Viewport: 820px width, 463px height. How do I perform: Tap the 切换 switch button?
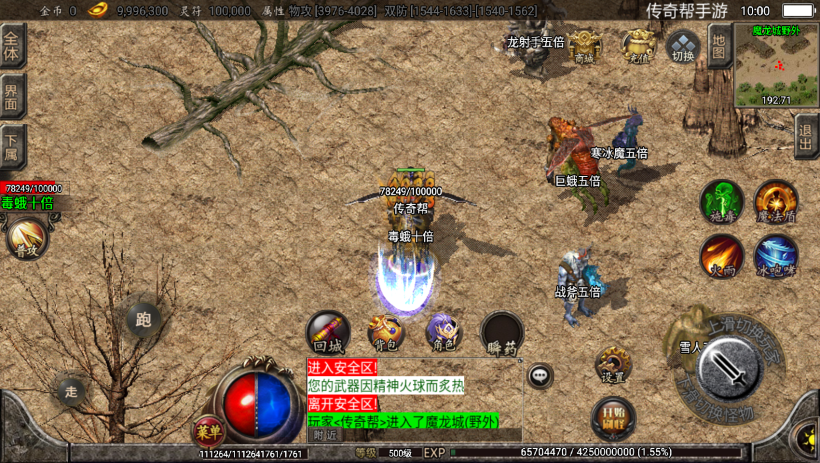point(682,47)
